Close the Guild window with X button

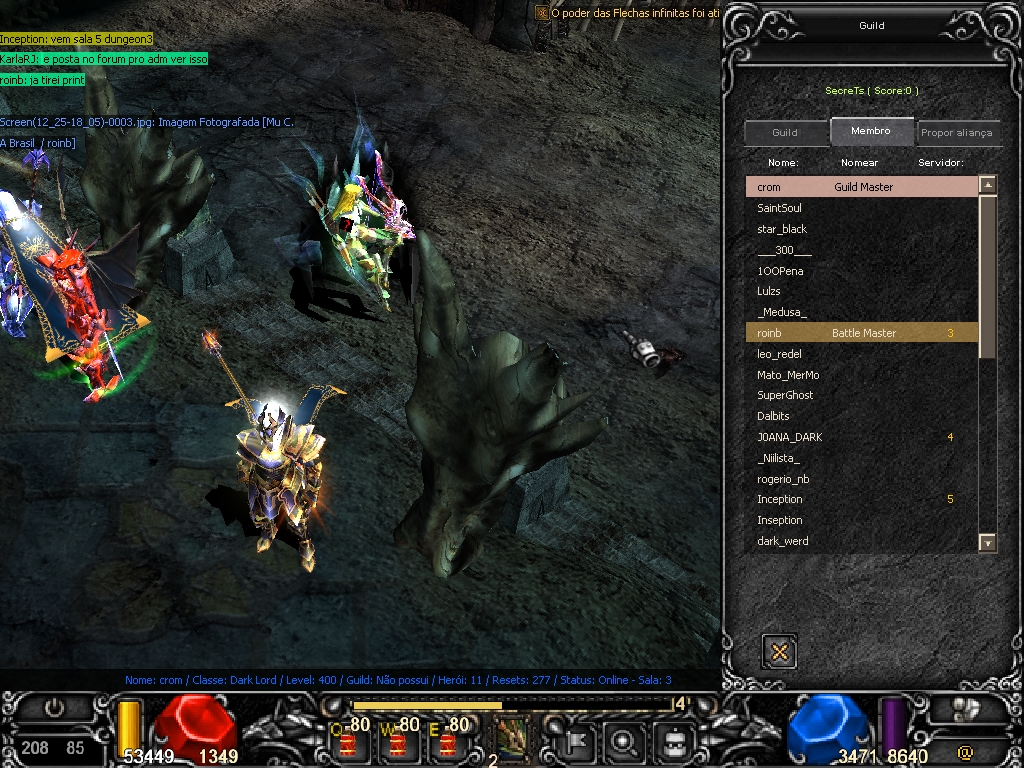click(779, 652)
